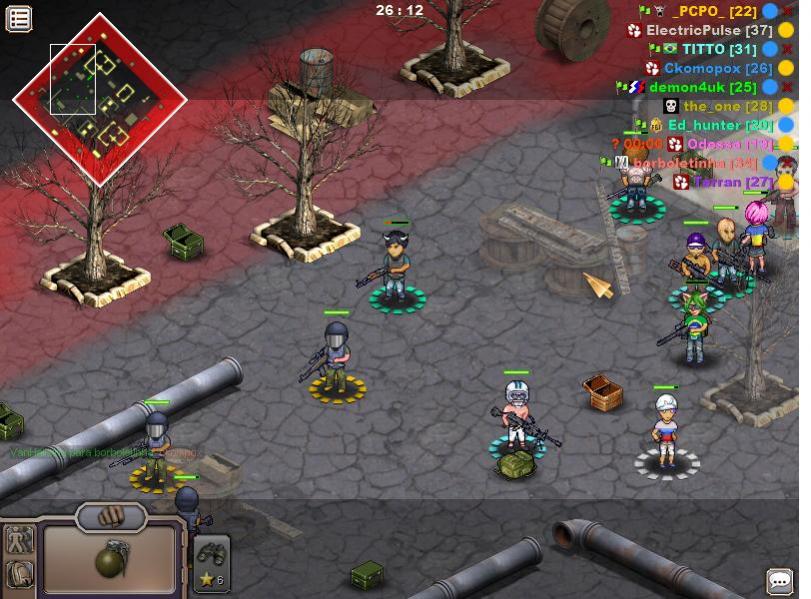Open the chat speech bubble
This screenshot has width=811, height=599.
pos(779,581)
